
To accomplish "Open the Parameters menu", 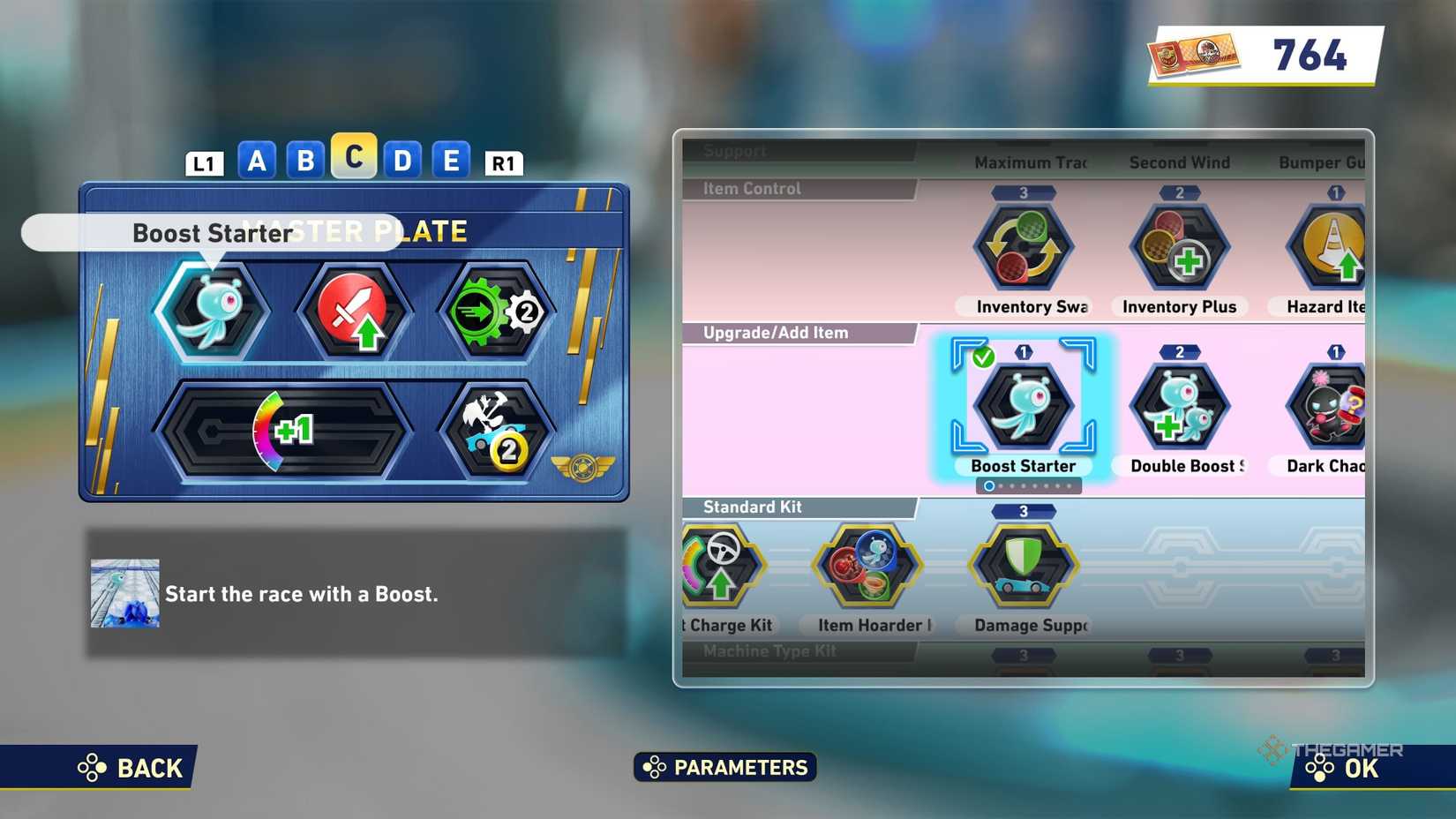I will coord(725,767).
